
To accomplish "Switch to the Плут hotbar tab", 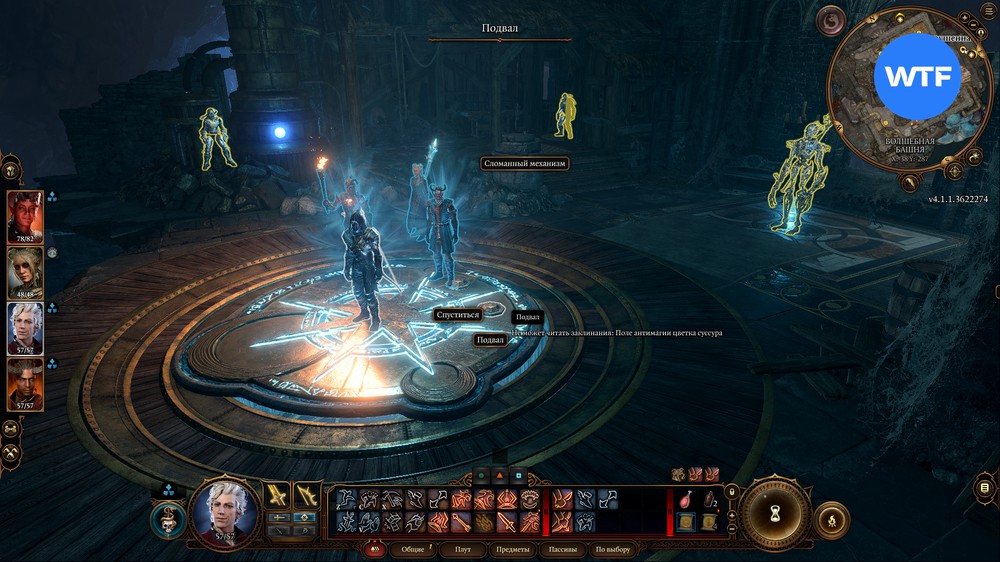I will click(x=462, y=549).
